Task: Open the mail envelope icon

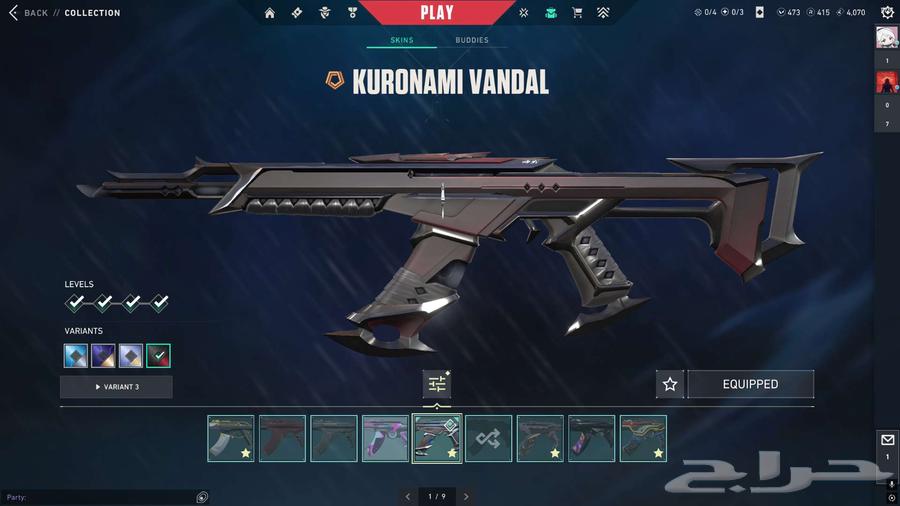Action: coord(887,440)
